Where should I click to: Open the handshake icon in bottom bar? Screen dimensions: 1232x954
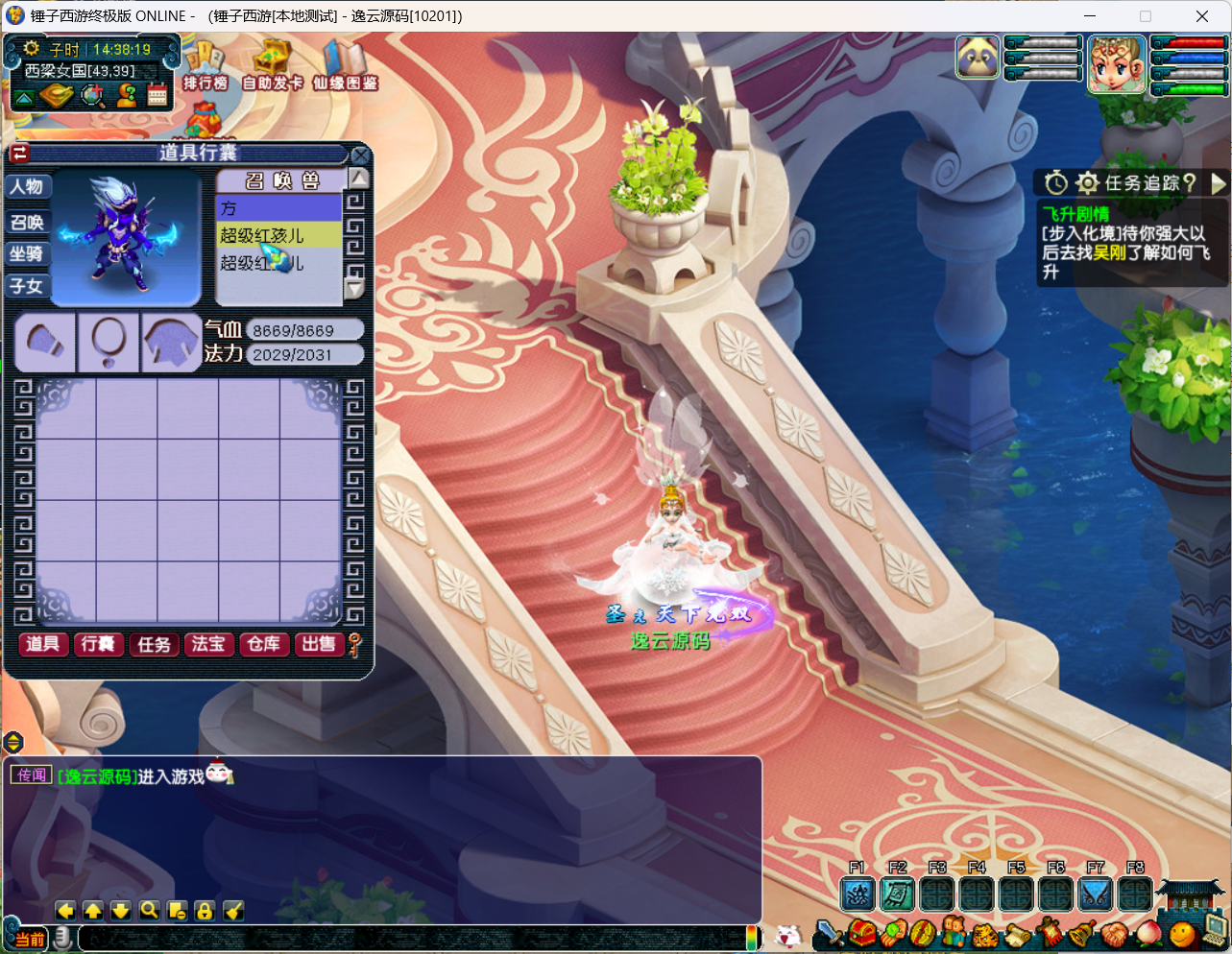pos(1114,933)
